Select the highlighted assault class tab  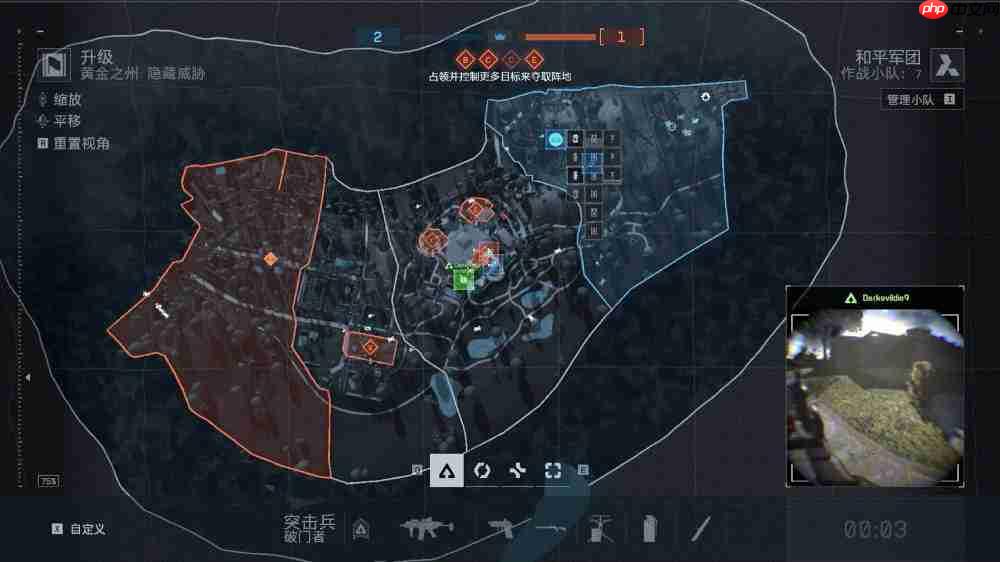tap(446, 470)
